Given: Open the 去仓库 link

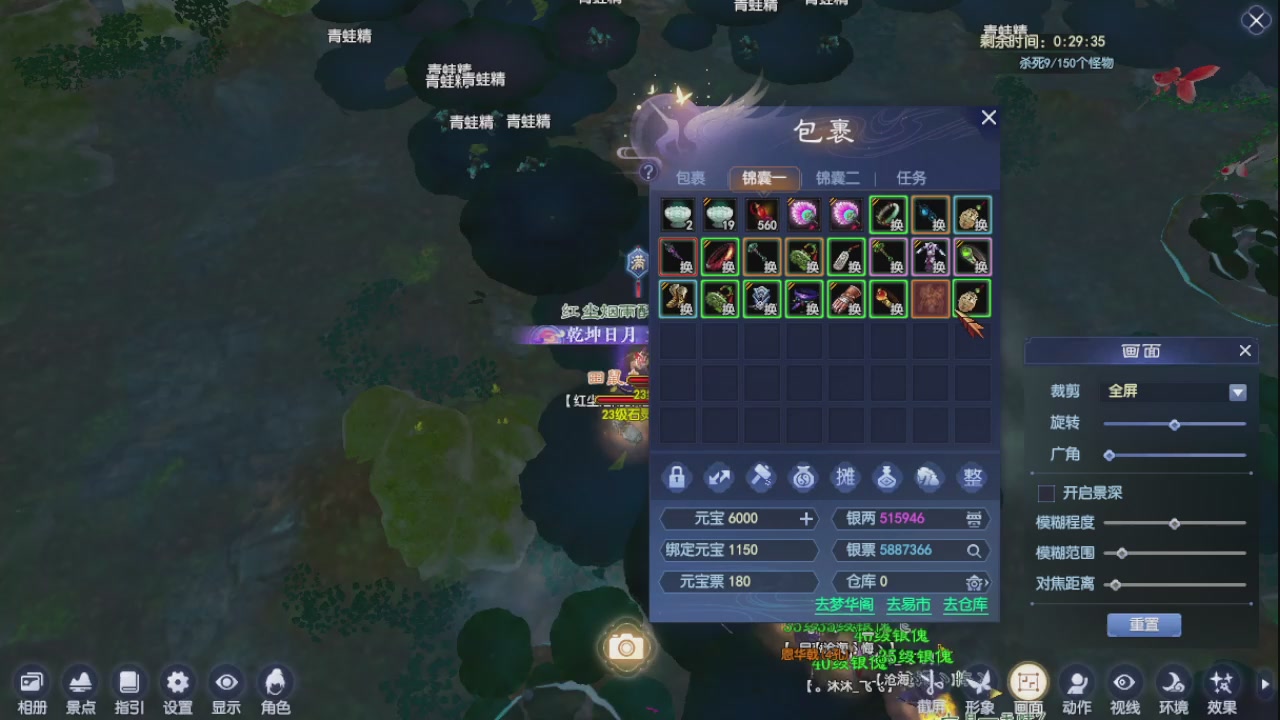Looking at the screenshot, I should click(x=965, y=605).
